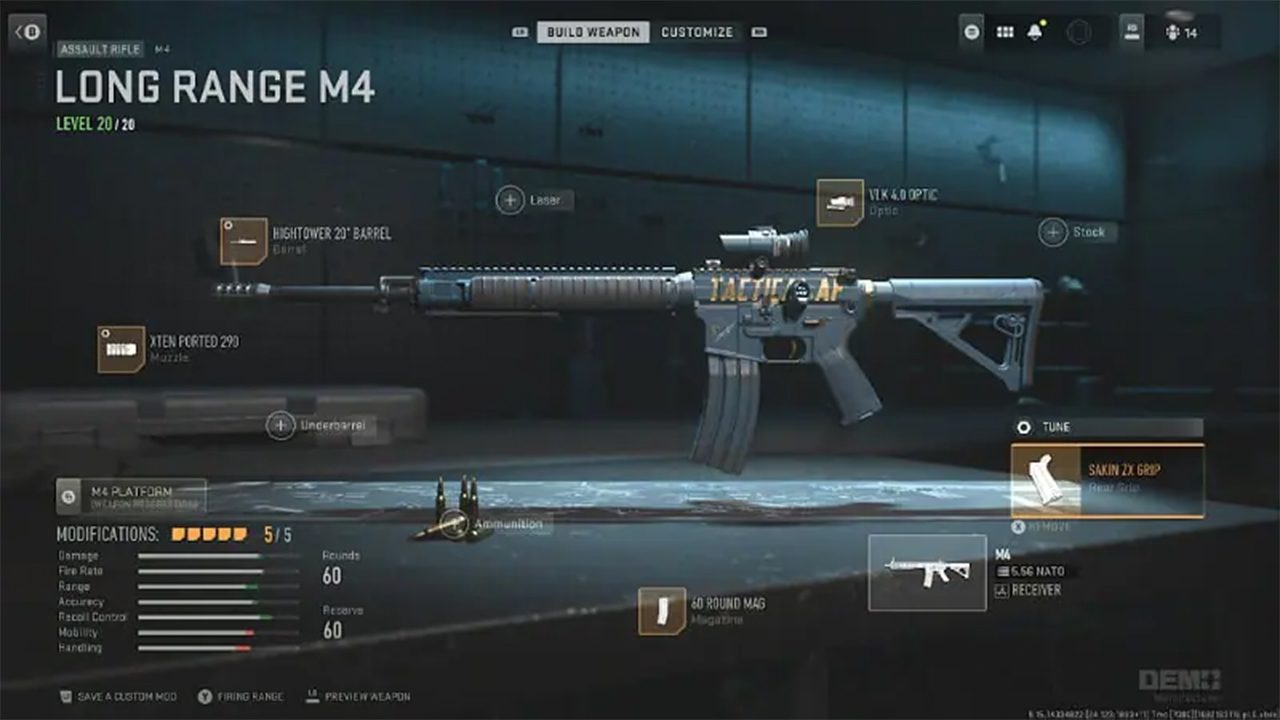Select the M4 receiver thumbnail
The height and width of the screenshot is (720, 1280).
pos(927,572)
